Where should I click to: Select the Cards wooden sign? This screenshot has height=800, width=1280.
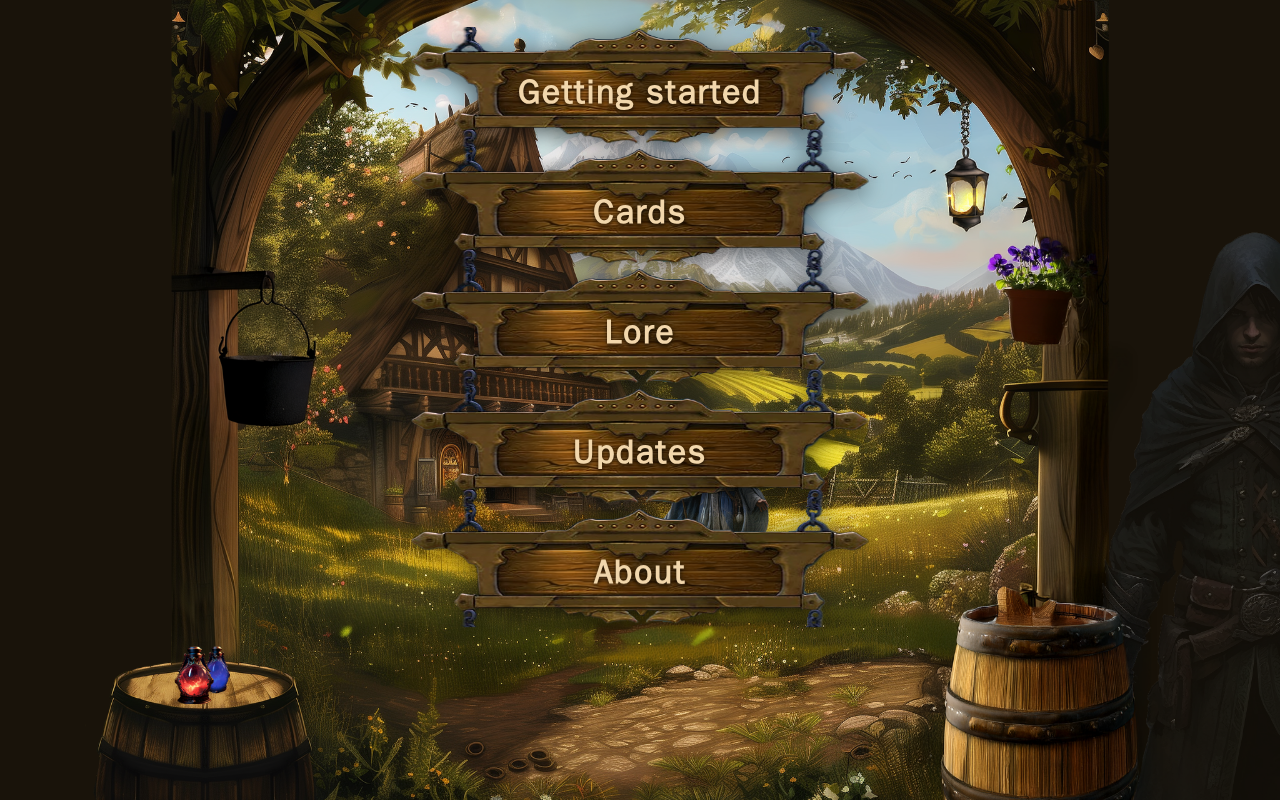click(x=639, y=212)
